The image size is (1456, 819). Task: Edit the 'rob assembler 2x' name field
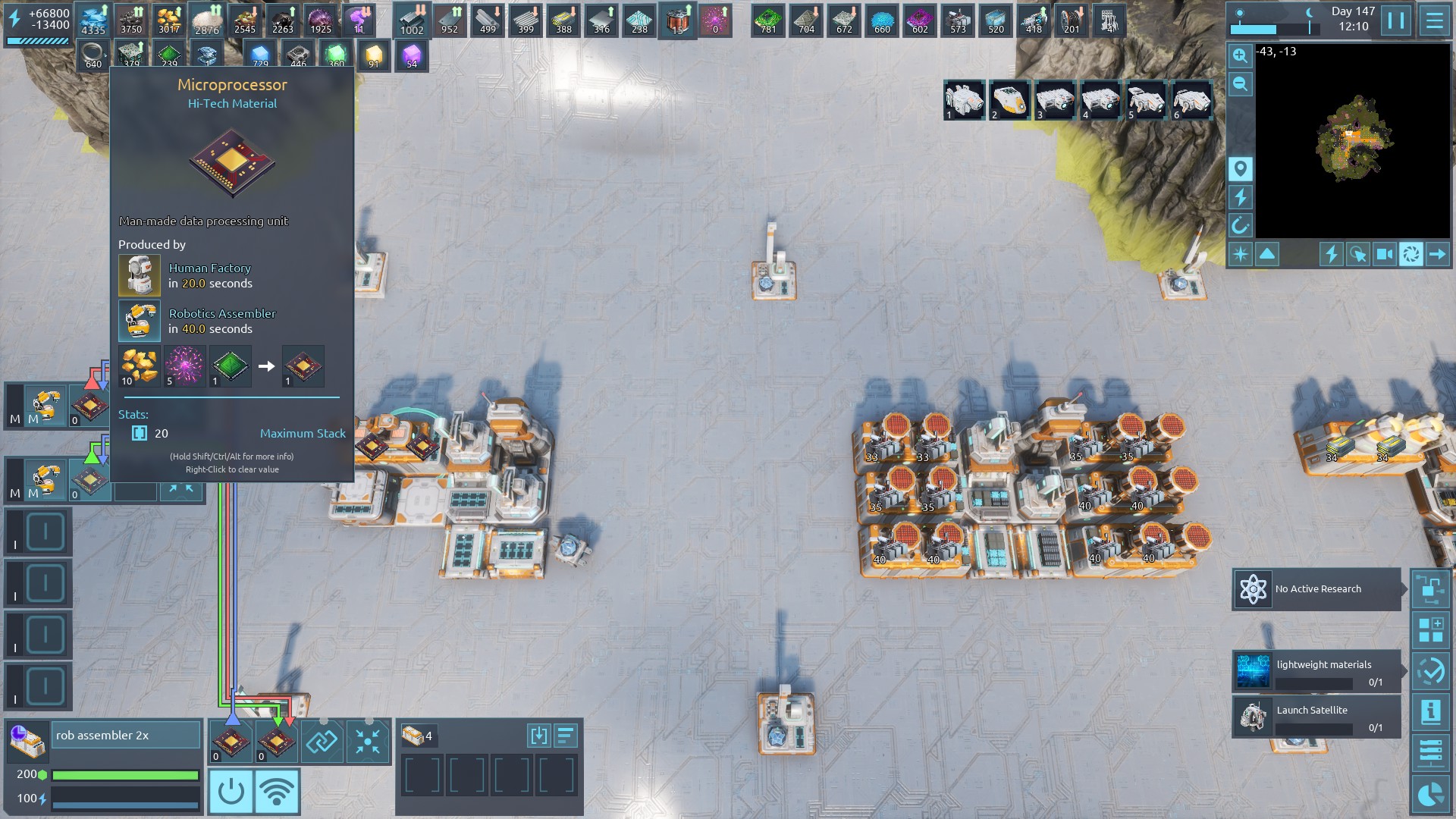pyautogui.click(x=125, y=736)
